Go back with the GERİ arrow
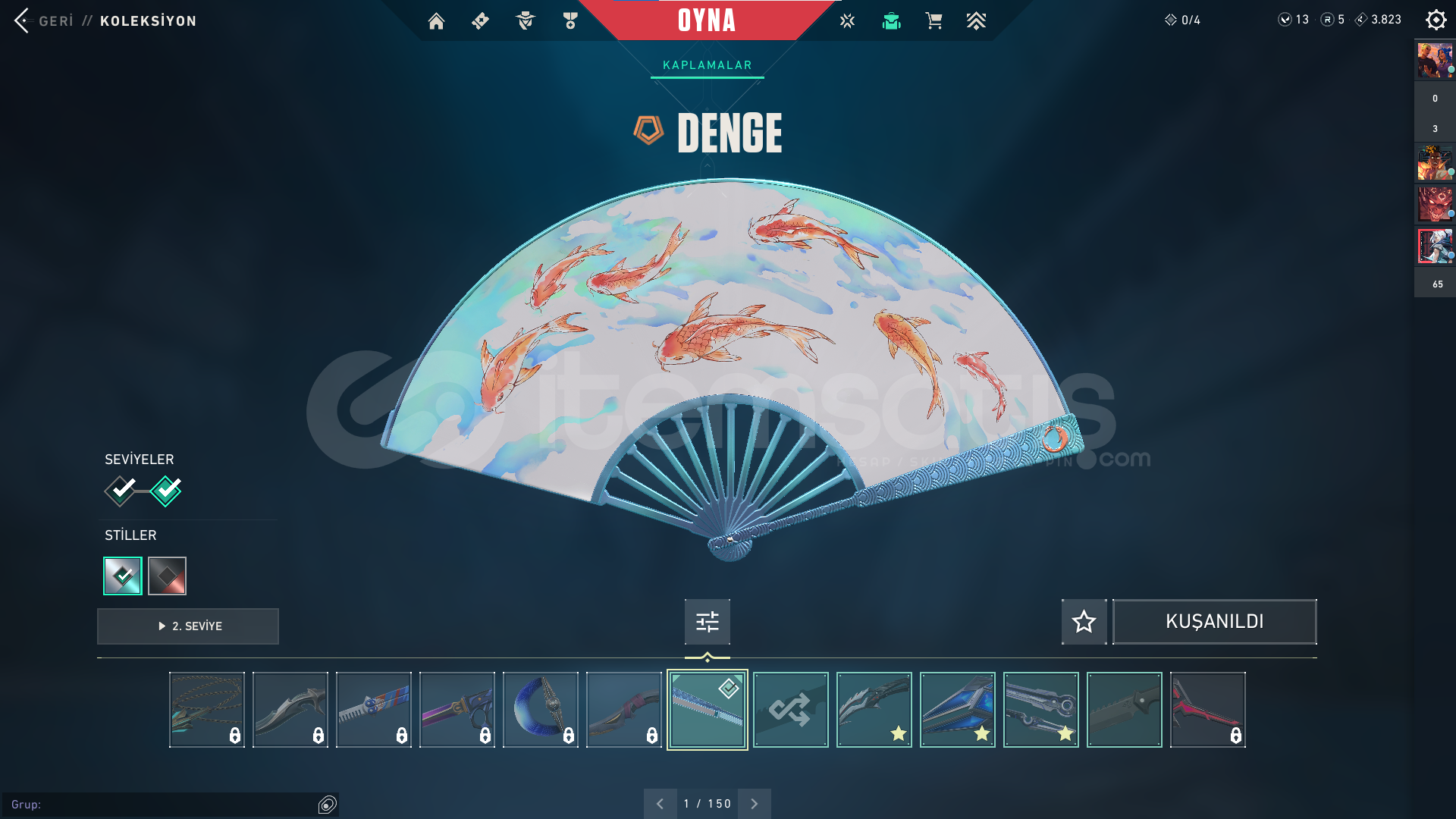 click(x=23, y=20)
